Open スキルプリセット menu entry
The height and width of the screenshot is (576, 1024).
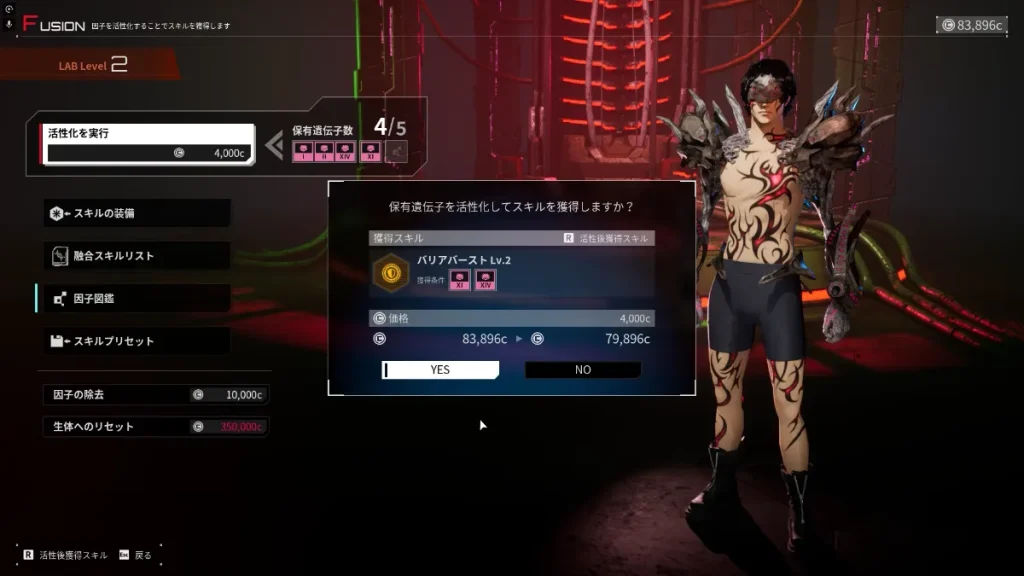pos(137,341)
